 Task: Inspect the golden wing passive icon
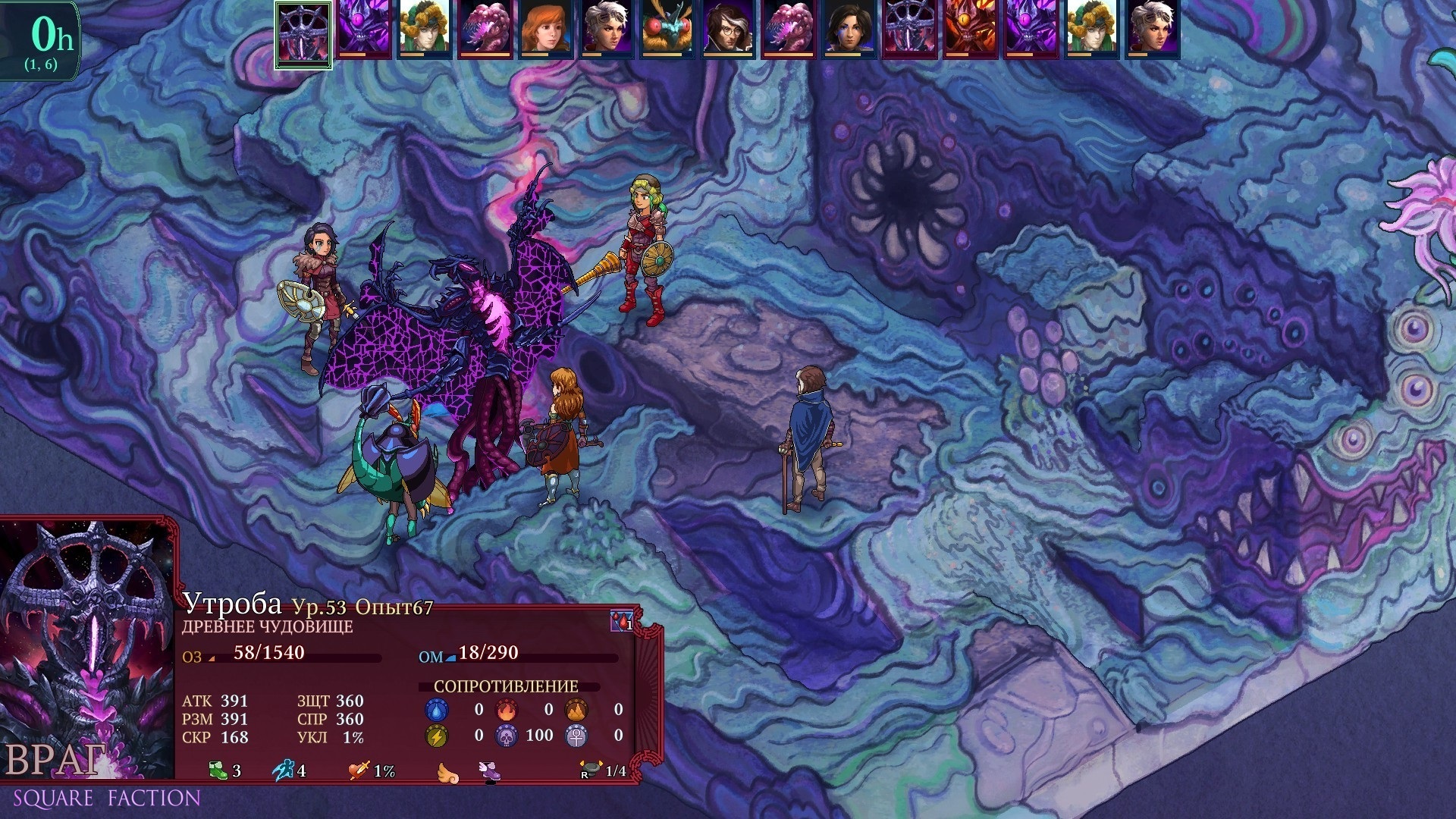(x=448, y=772)
